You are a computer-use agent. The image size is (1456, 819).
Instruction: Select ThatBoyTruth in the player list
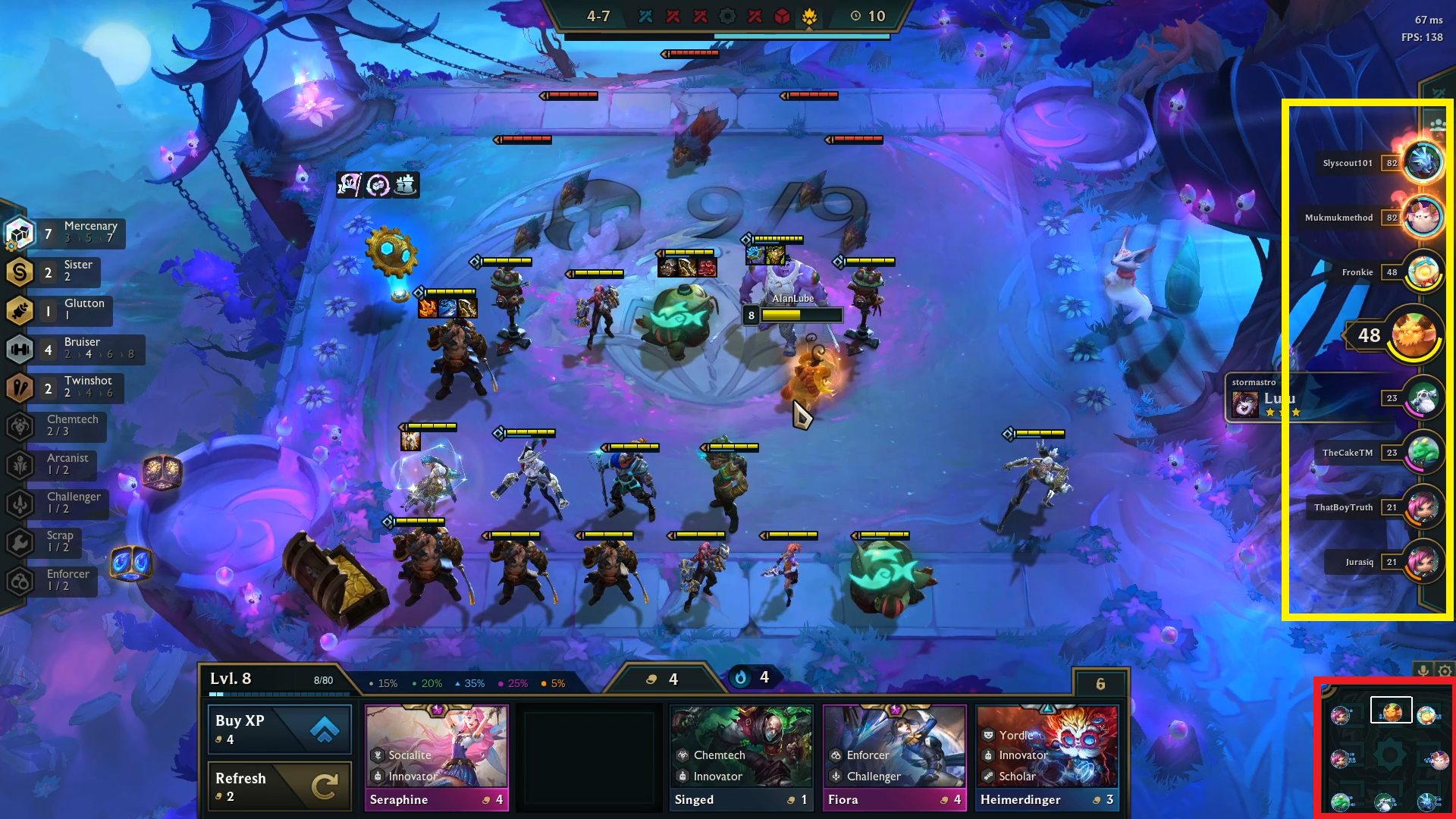tap(1423, 507)
